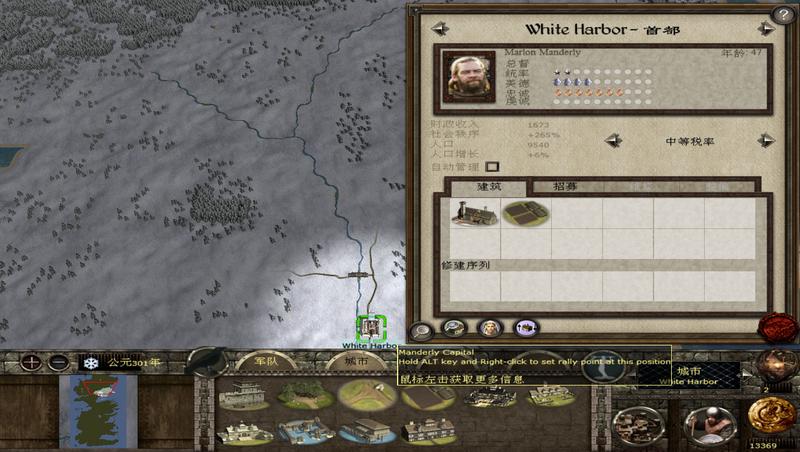800x452 pixels.
Task: Click the Westeros minimap
Action: [x=97, y=411]
